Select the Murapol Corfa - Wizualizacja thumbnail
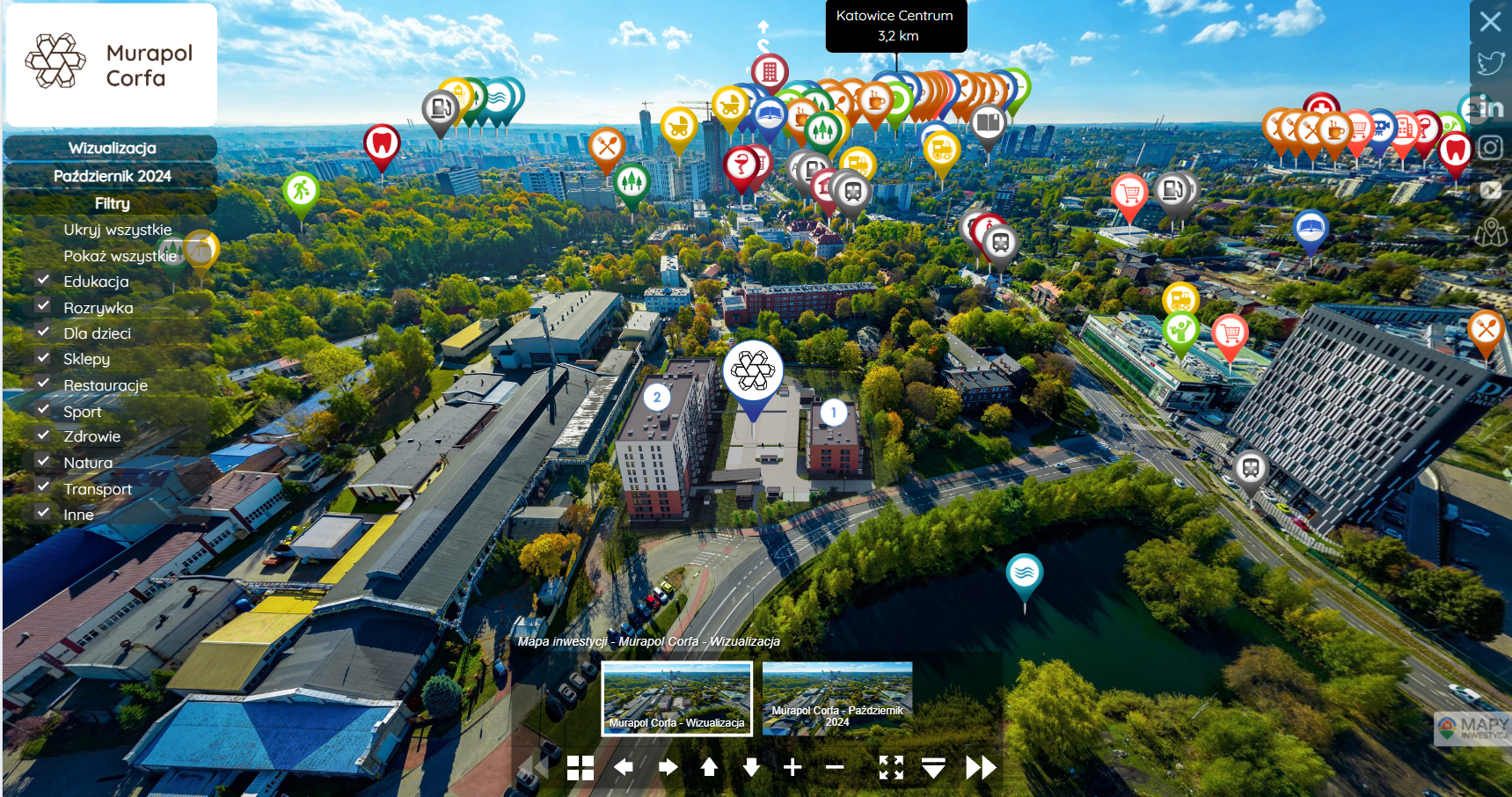The height and width of the screenshot is (797, 1512). click(x=676, y=698)
